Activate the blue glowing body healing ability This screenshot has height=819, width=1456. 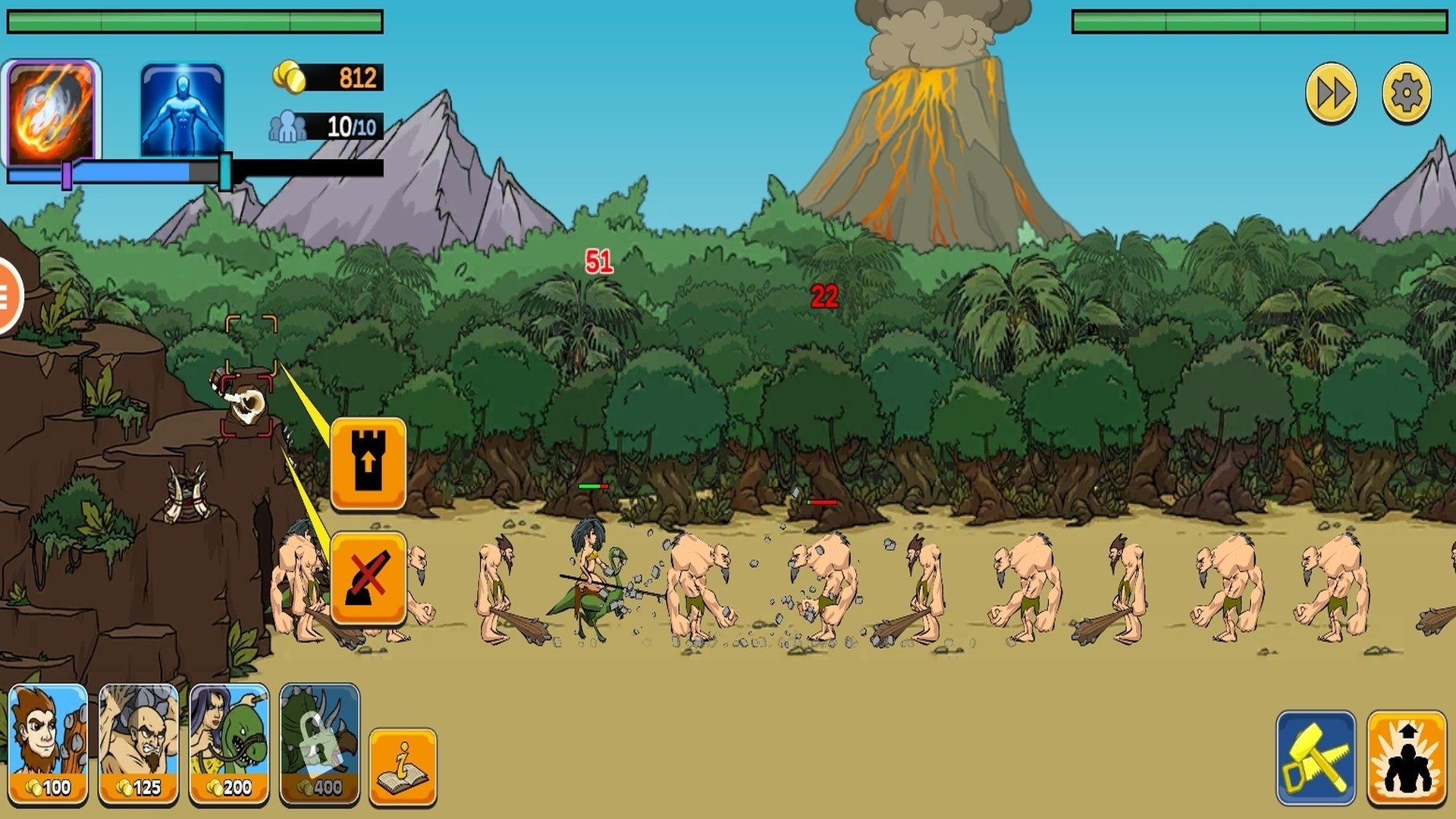pyautogui.click(x=182, y=111)
